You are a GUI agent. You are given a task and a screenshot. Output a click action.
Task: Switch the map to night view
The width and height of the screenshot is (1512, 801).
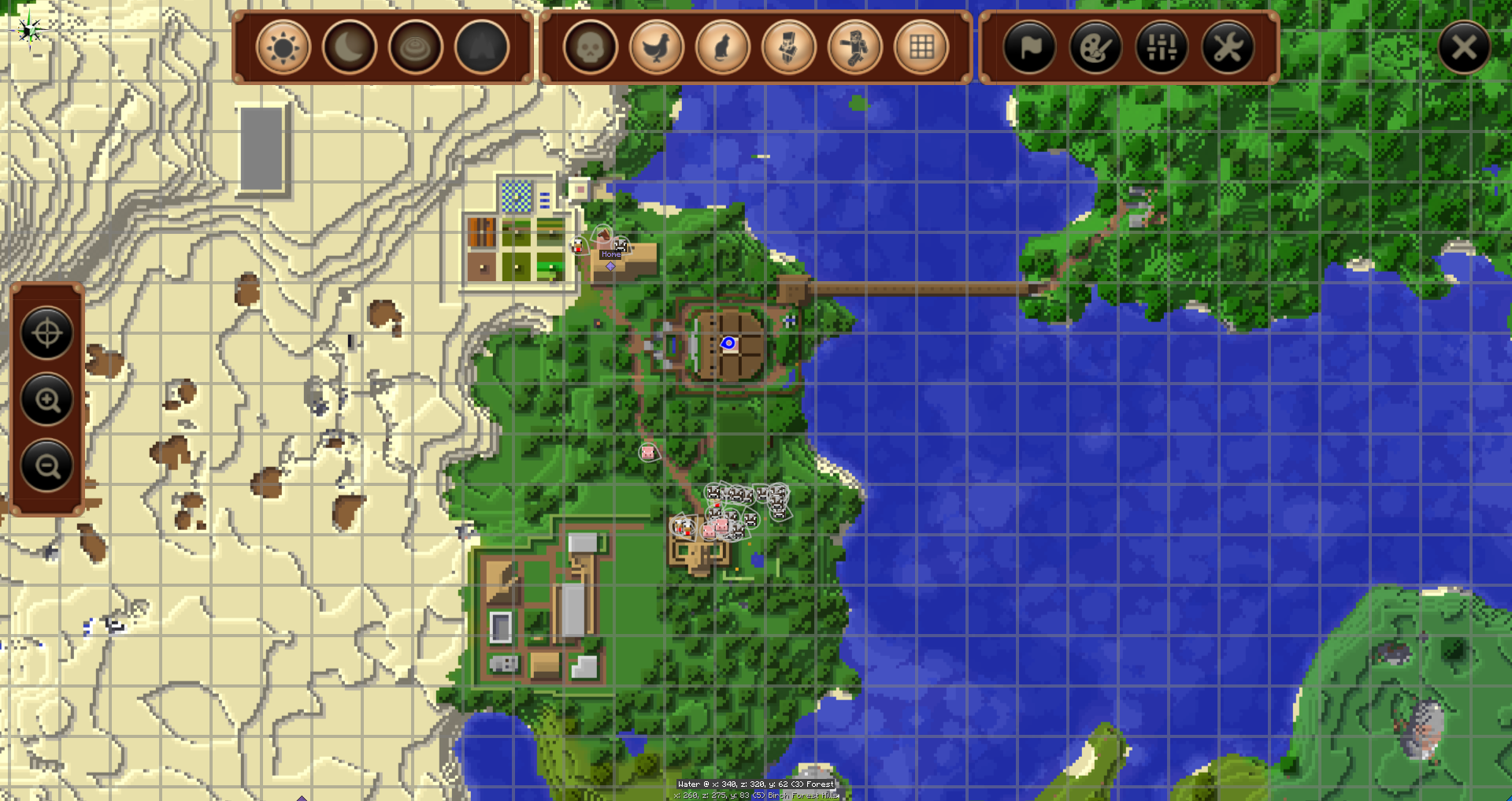click(x=350, y=48)
